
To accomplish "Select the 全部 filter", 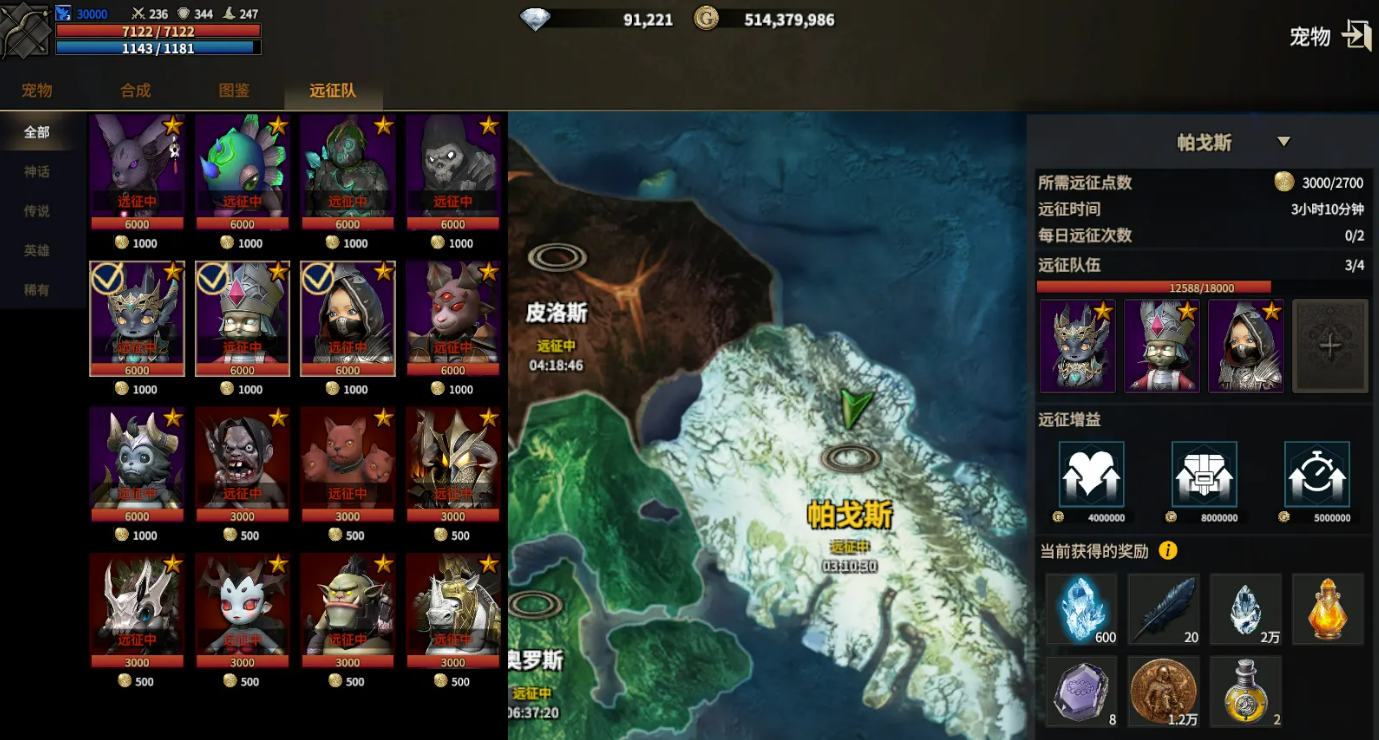I will coord(37,132).
